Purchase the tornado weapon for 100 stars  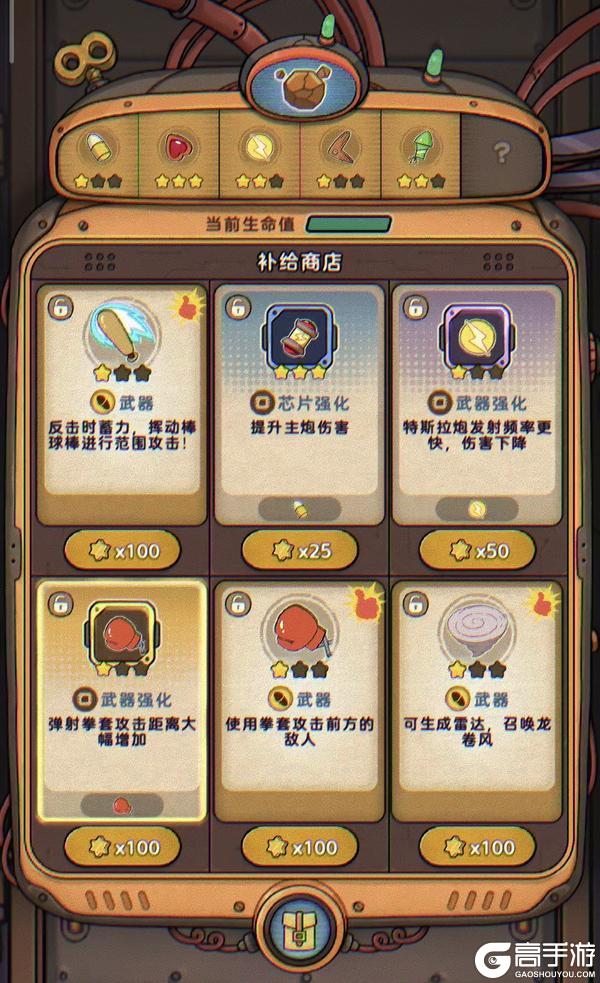[477, 848]
